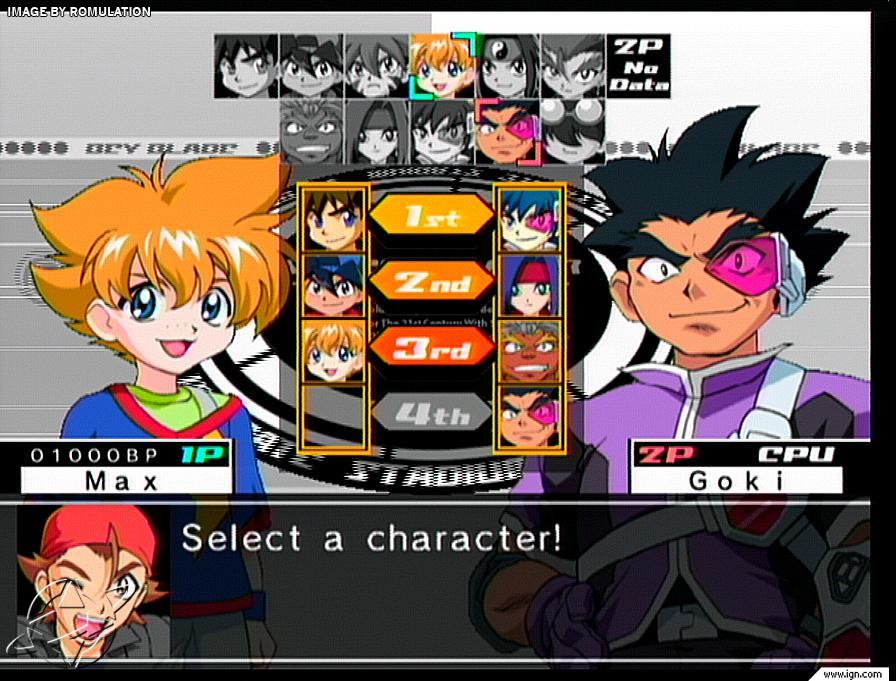896x681 pixels.
Task: Select the orange 1st position label
Action: click(431, 215)
